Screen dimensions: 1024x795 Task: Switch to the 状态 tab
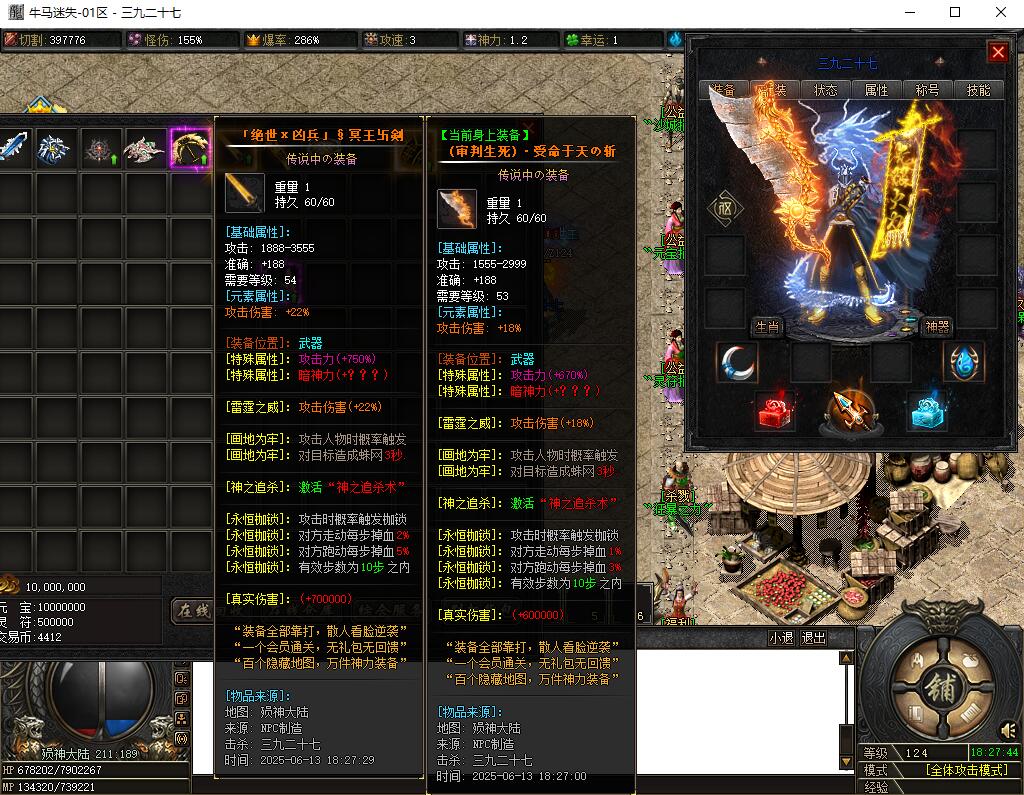point(825,89)
